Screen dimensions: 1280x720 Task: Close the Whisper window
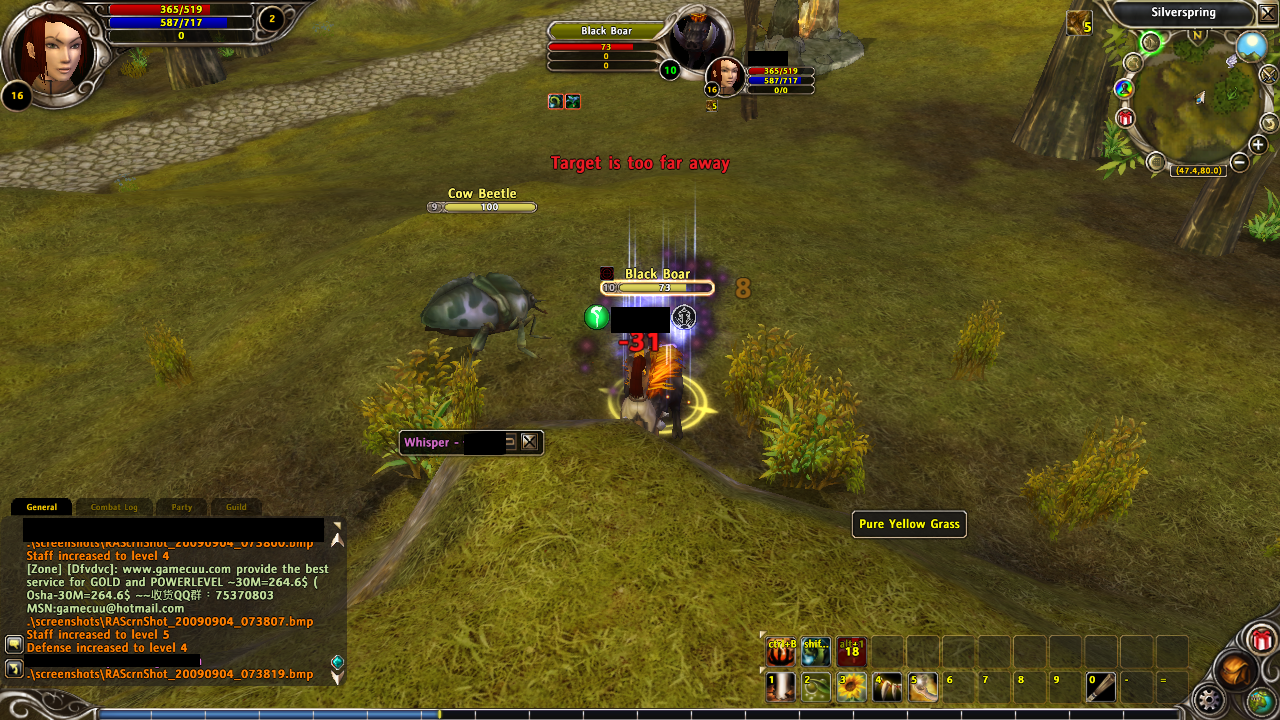(x=529, y=442)
